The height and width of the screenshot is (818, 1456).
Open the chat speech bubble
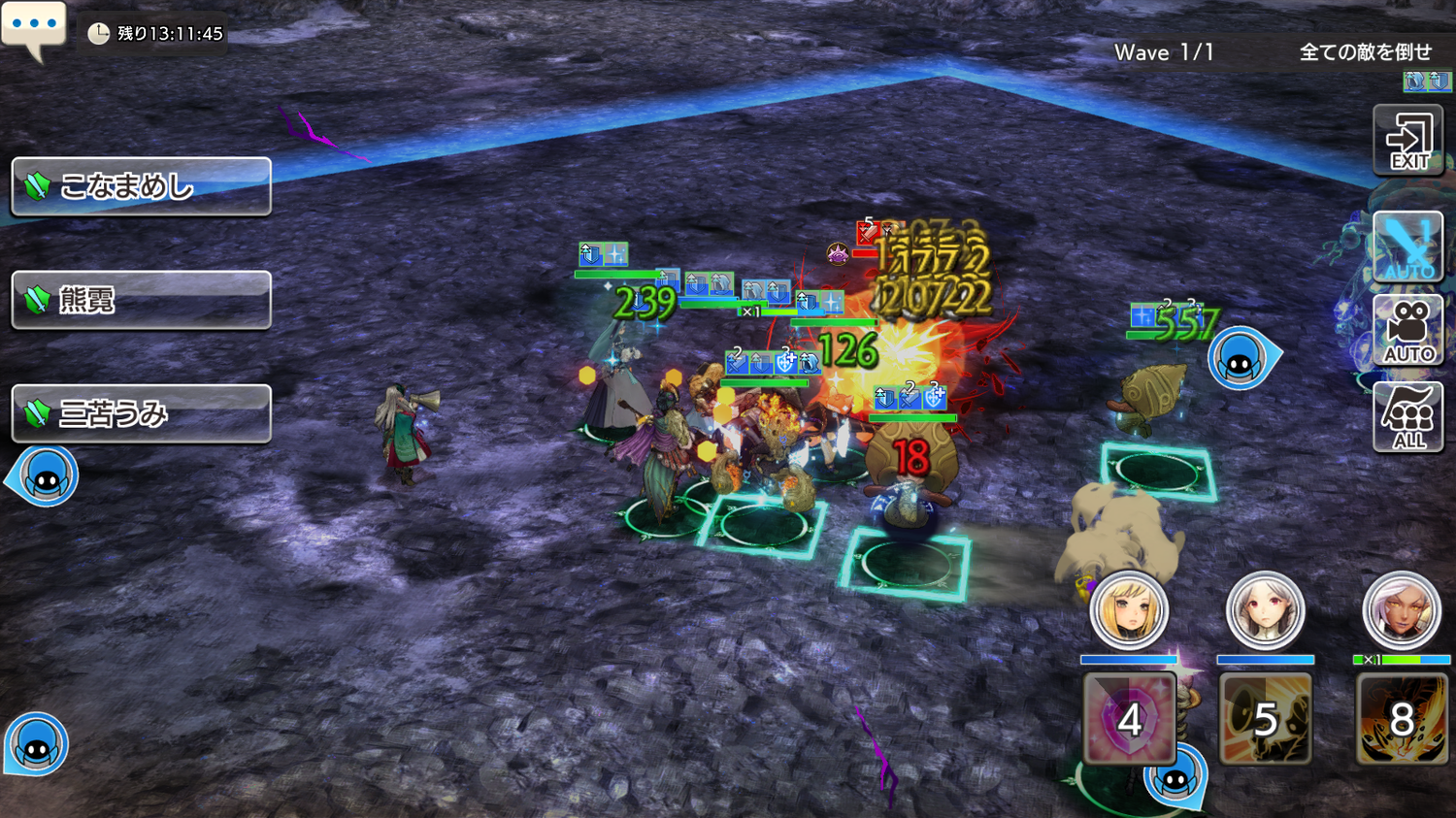[34, 27]
